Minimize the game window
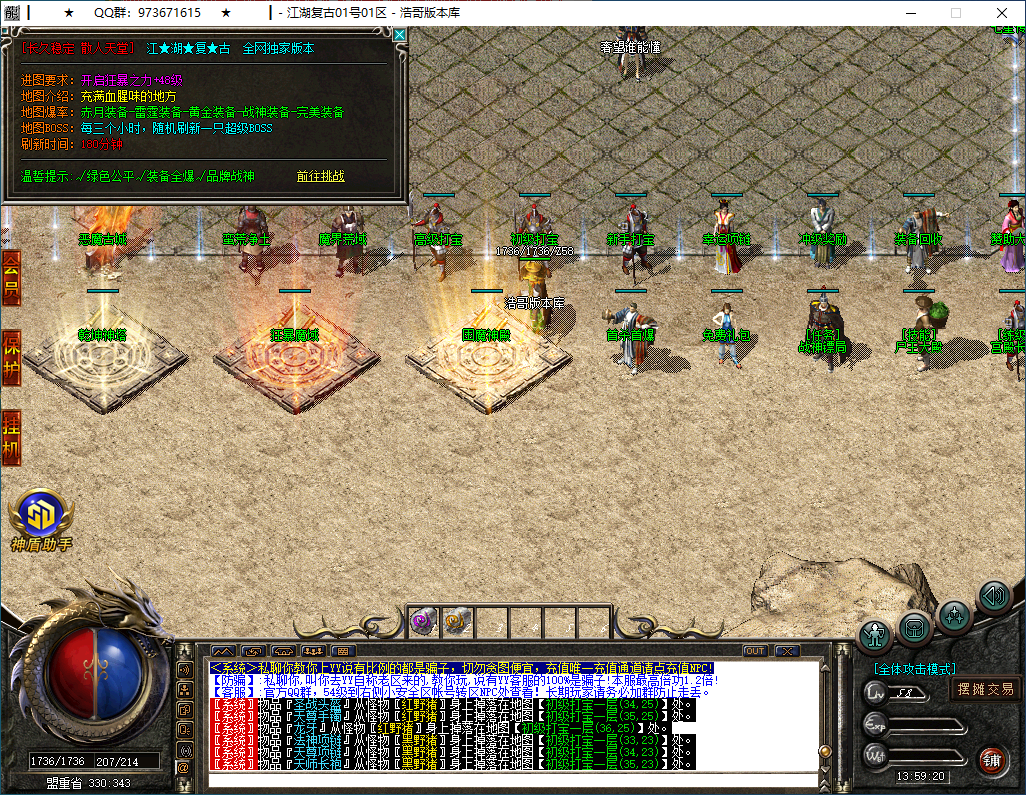This screenshot has width=1026, height=795. pyautogui.click(x=911, y=13)
